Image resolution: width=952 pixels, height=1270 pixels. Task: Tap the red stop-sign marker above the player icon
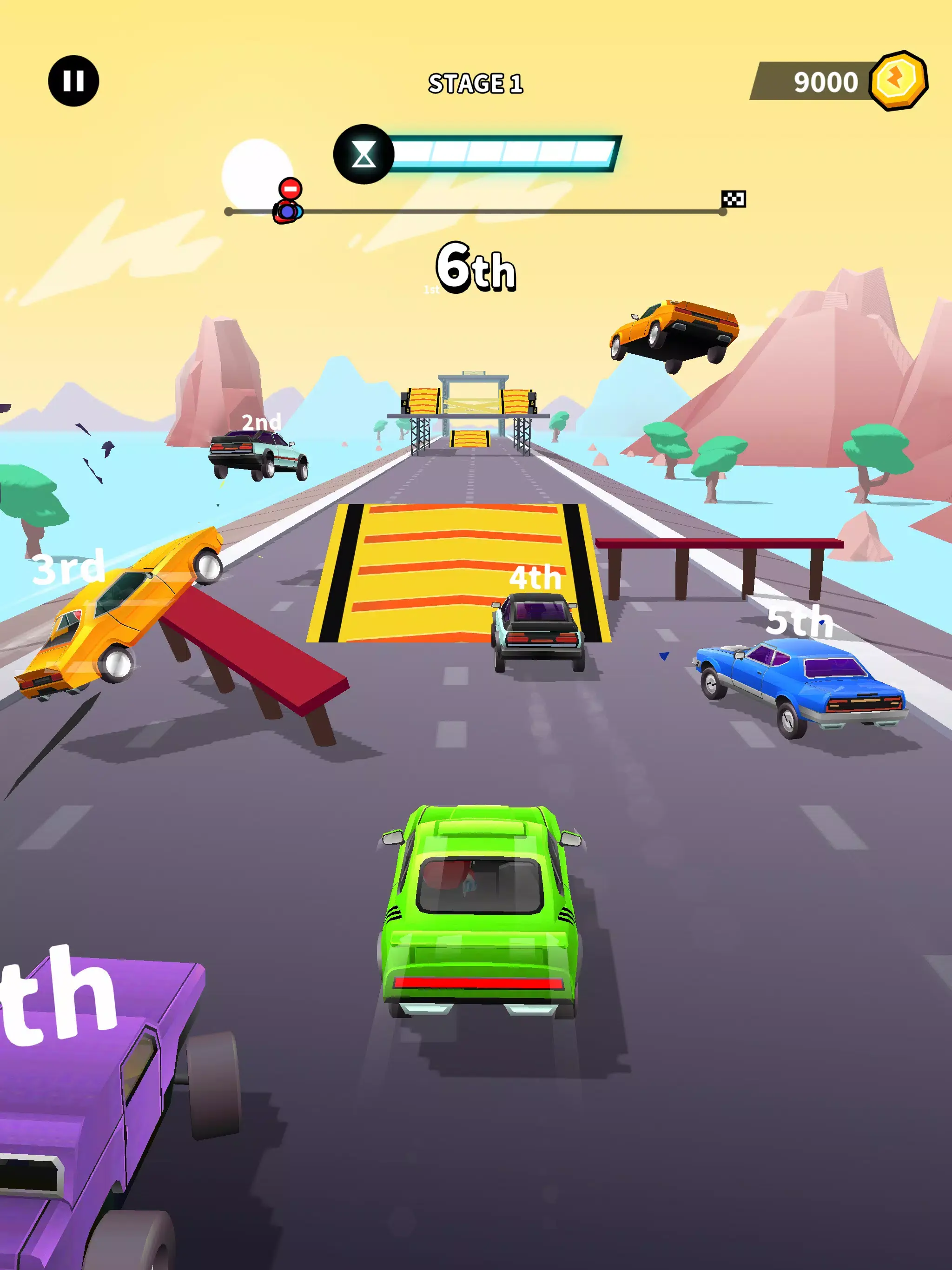pos(291,188)
